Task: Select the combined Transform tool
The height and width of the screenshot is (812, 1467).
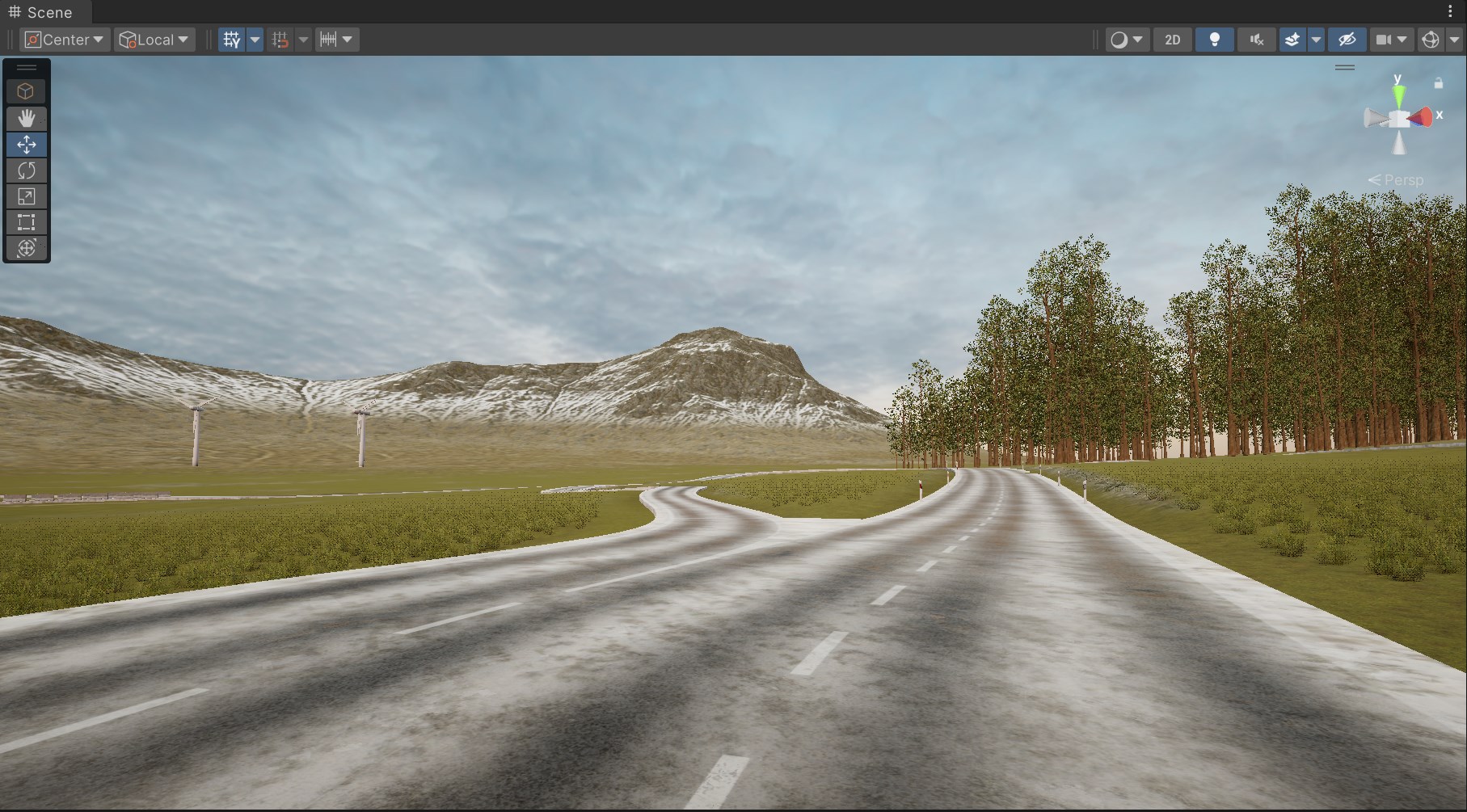Action: point(27,248)
